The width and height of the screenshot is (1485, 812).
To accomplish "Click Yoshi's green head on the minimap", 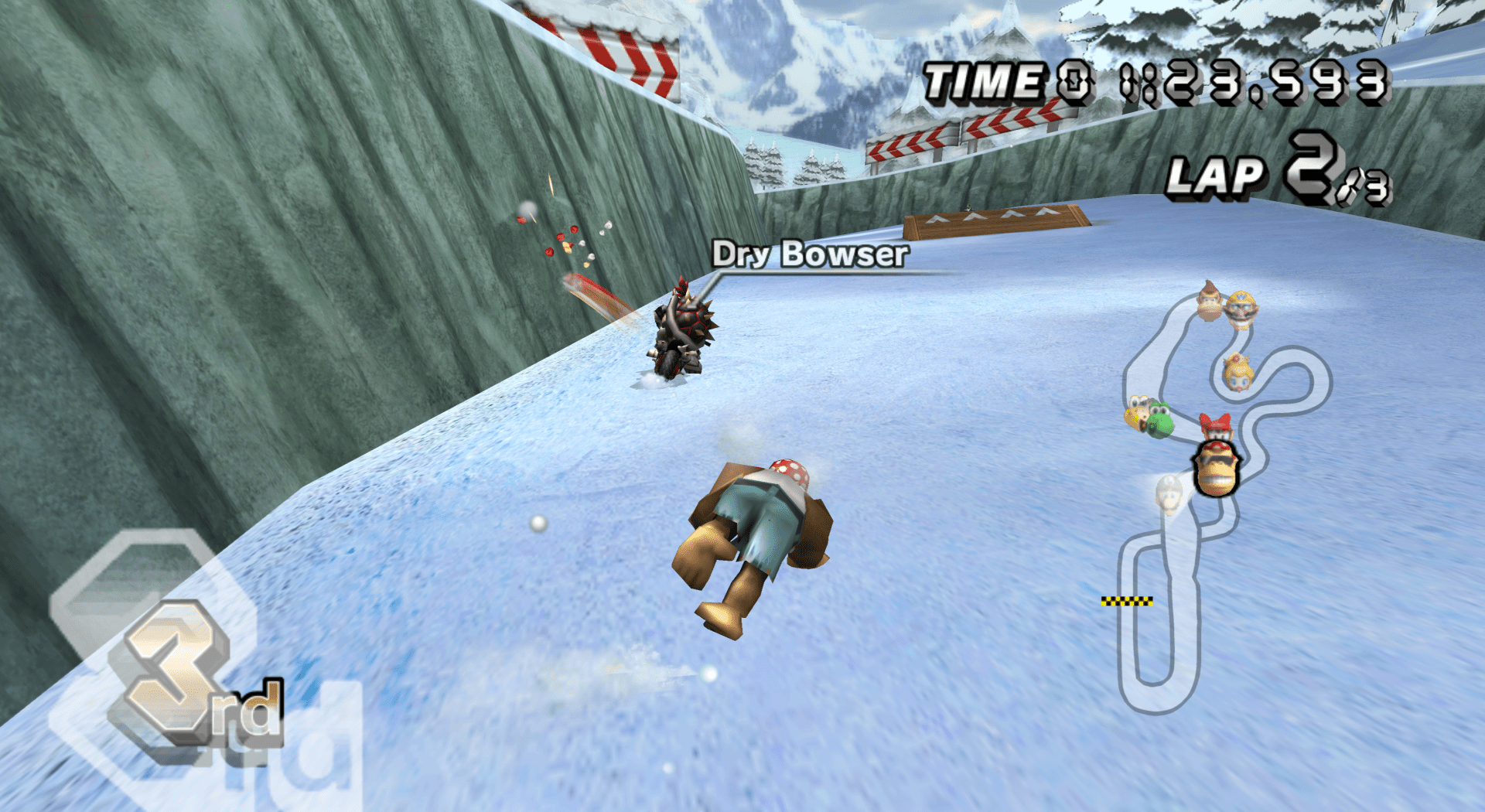I will pyautogui.click(x=1159, y=422).
